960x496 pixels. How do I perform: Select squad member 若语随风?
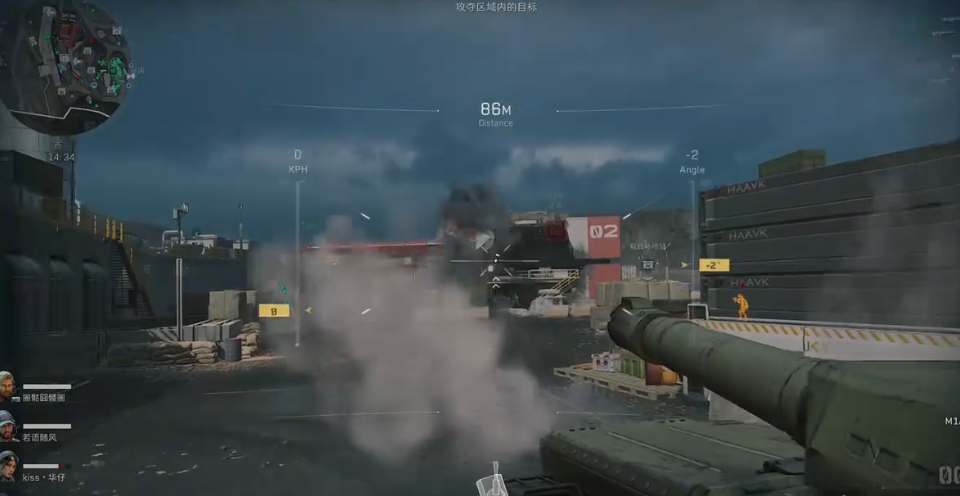[44, 437]
